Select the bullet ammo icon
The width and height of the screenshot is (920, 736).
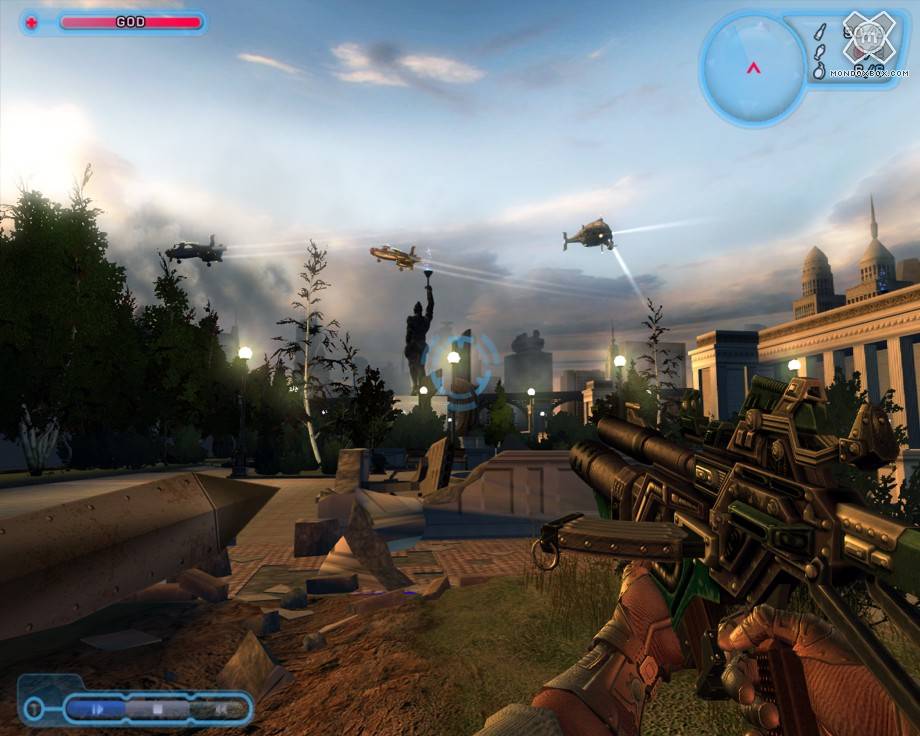click(x=819, y=31)
